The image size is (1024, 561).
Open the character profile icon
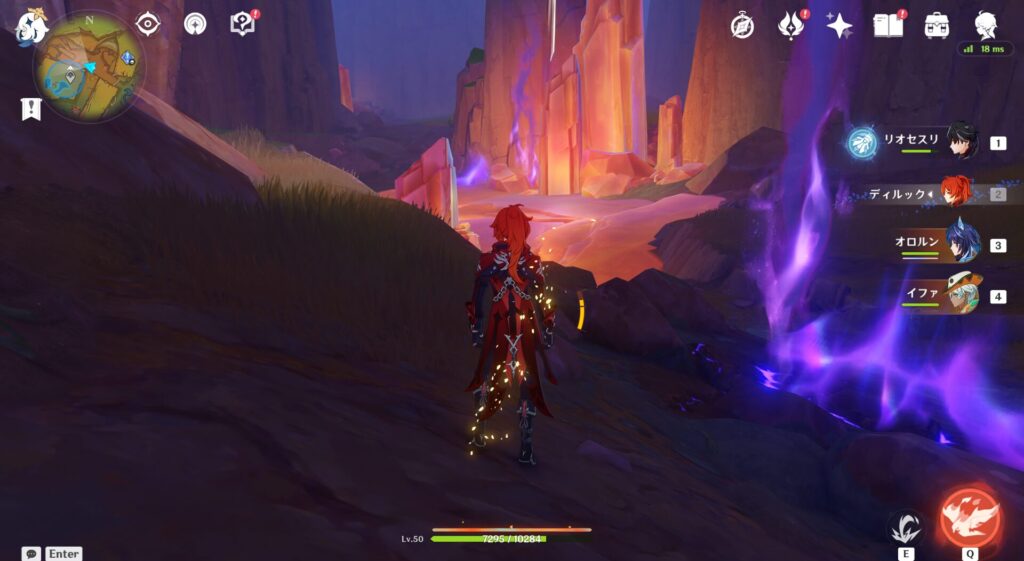tap(986, 24)
